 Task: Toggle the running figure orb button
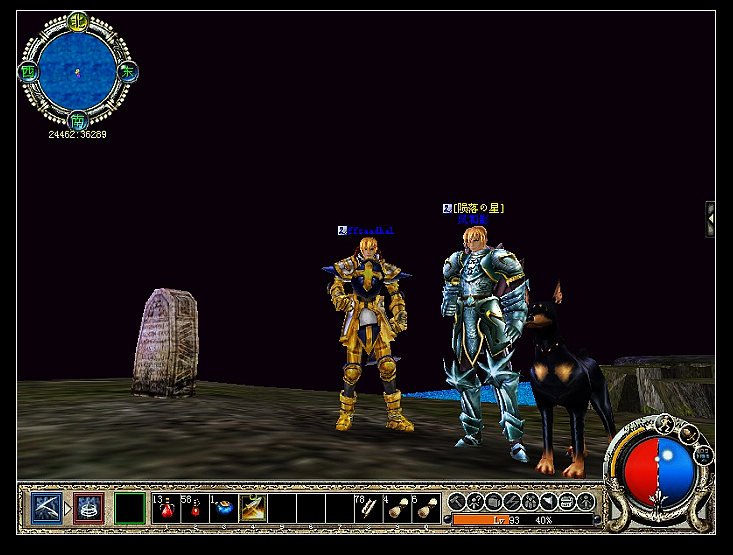[x=667, y=427]
